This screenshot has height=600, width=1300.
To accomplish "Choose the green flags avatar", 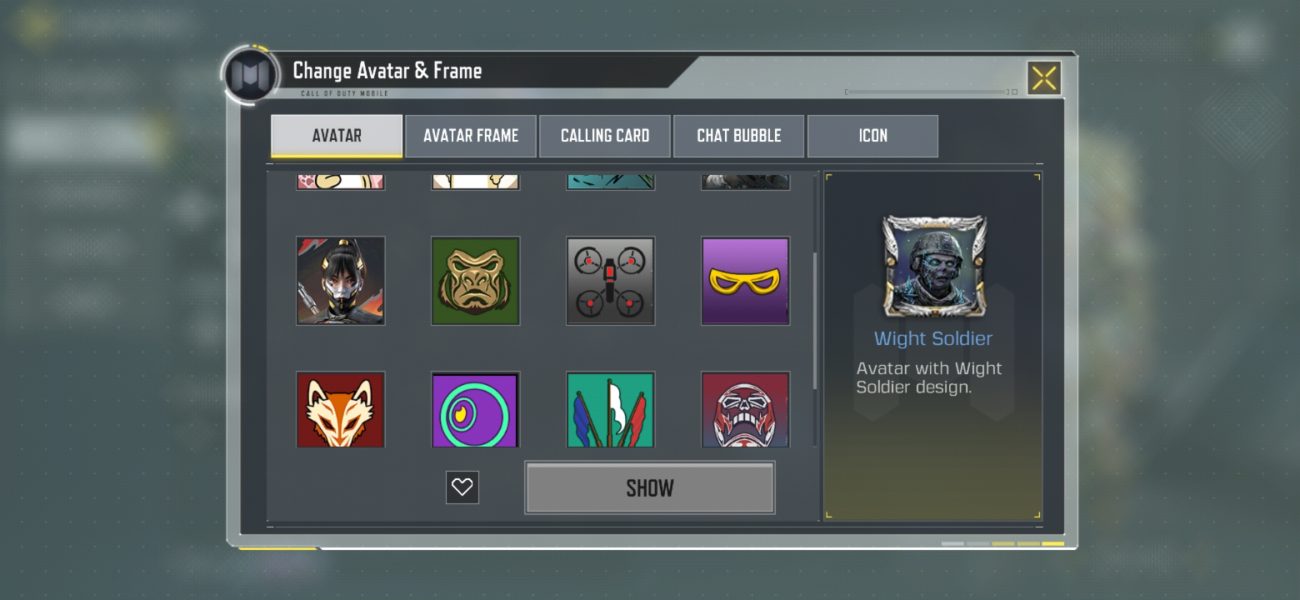I will pyautogui.click(x=611, y=410).
